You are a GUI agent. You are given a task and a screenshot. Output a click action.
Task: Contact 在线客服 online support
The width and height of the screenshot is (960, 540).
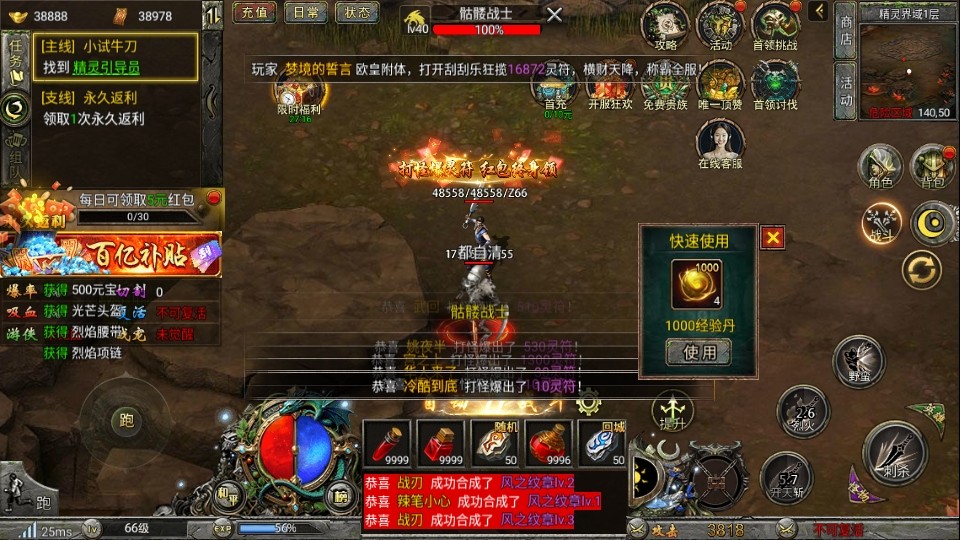pyautogui.click(x=720, y=145)
